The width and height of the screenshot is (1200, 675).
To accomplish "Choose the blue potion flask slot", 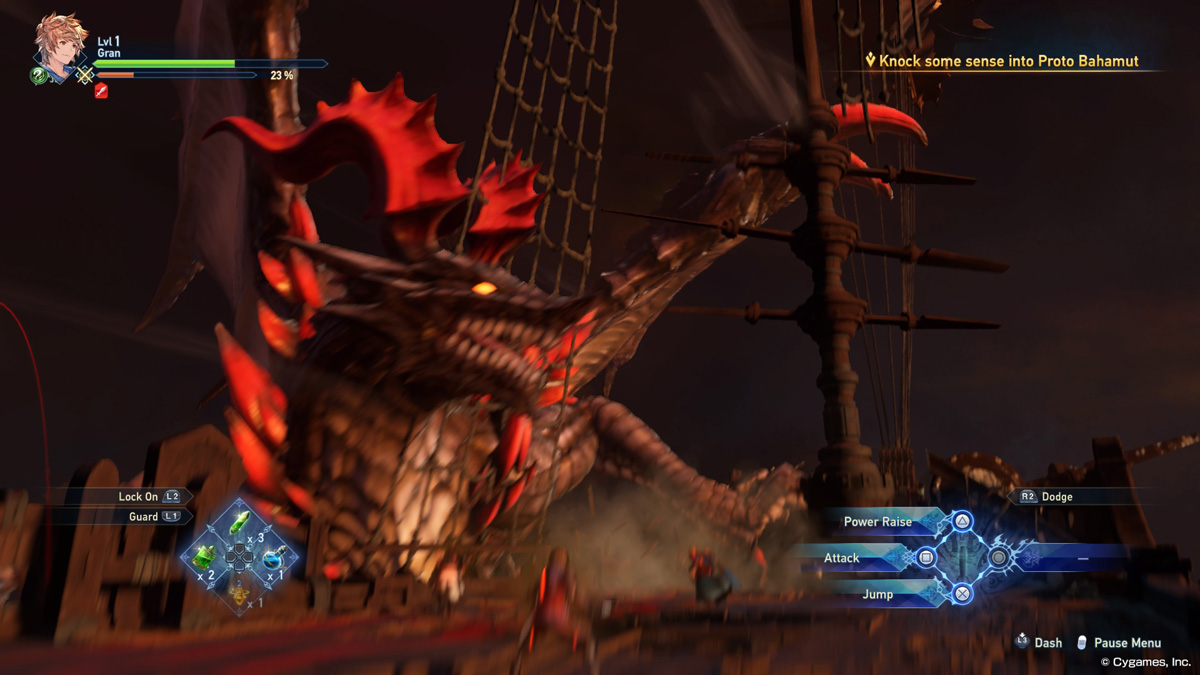I will (272, 559).
